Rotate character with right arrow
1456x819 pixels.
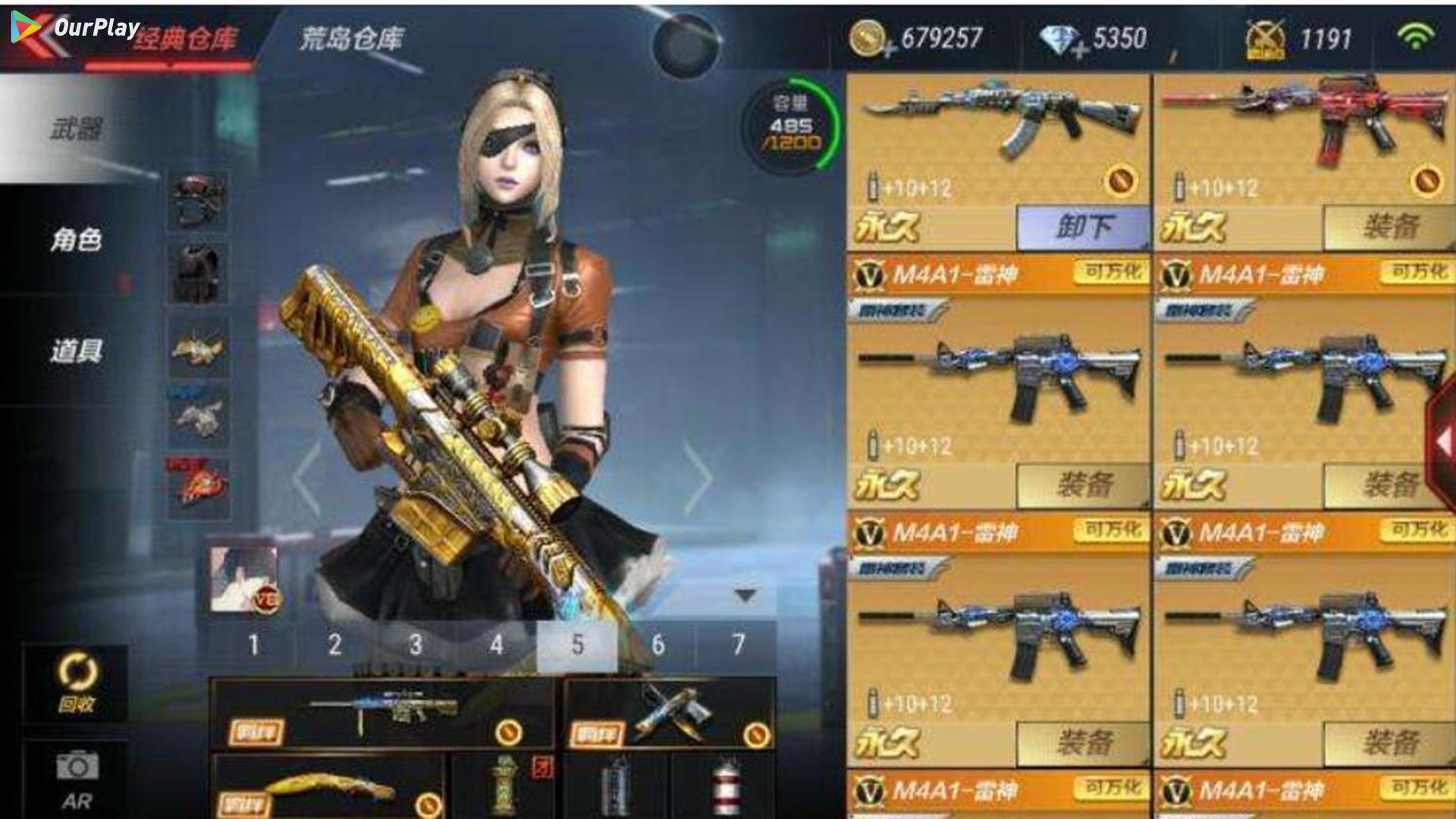698,478
